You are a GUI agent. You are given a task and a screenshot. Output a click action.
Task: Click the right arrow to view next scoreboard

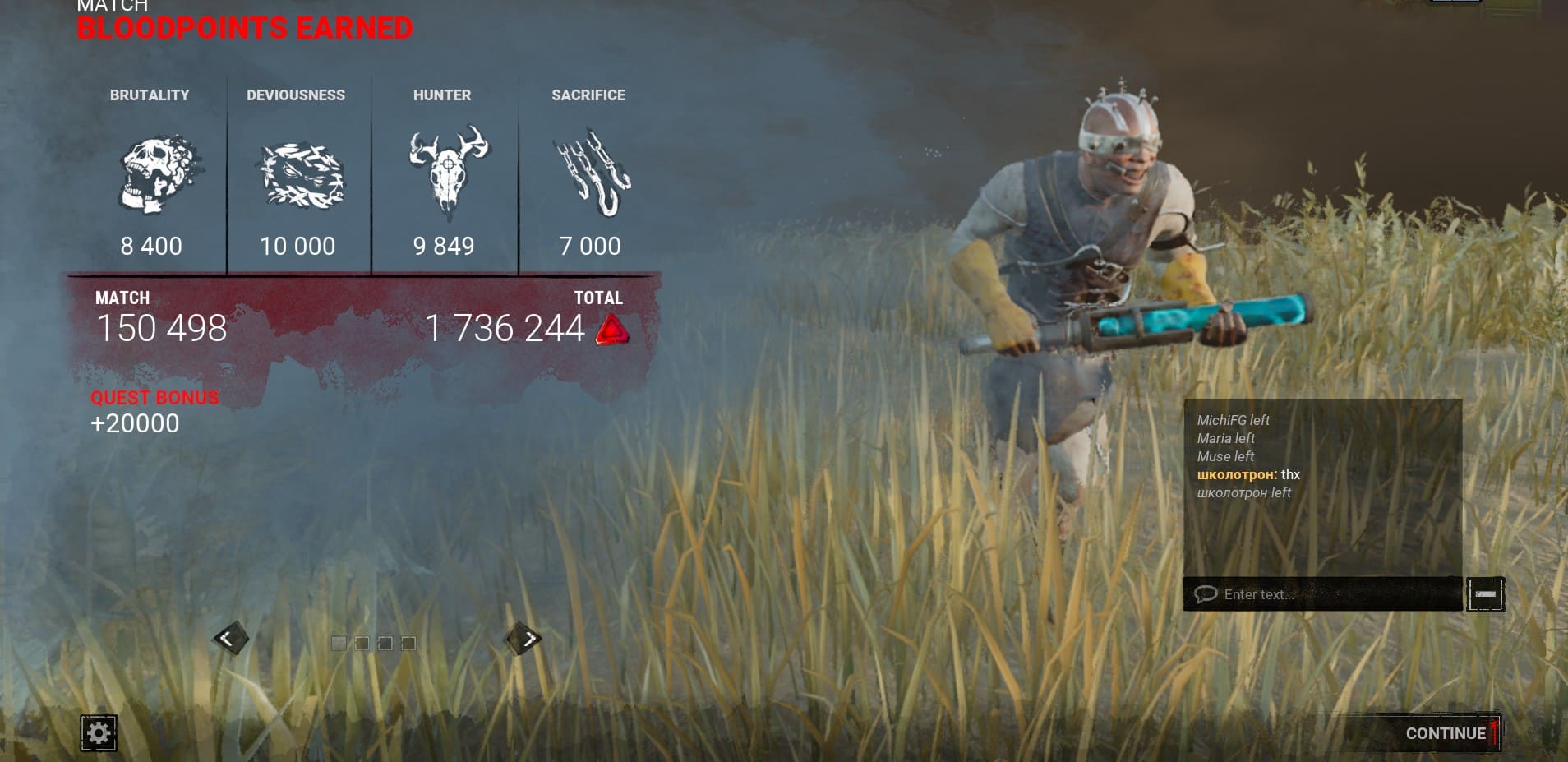[527, 638]
